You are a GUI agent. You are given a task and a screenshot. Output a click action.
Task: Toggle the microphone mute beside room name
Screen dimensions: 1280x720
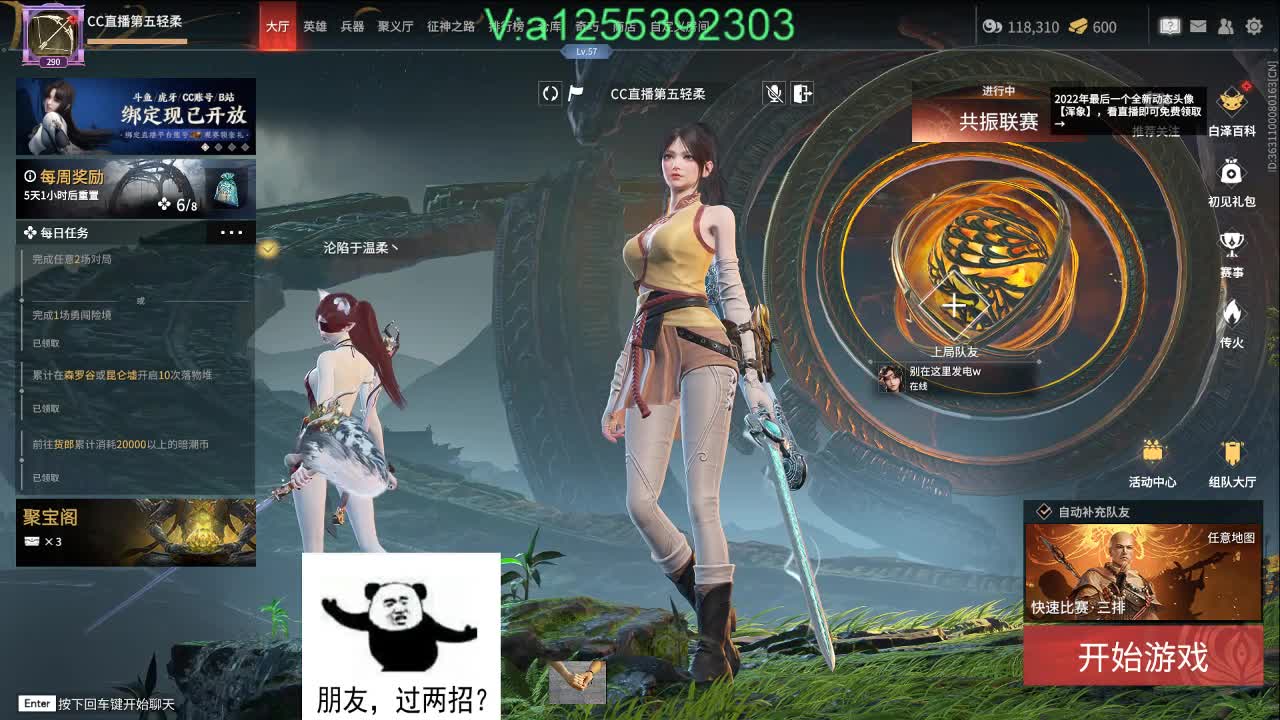click(771, 94)
